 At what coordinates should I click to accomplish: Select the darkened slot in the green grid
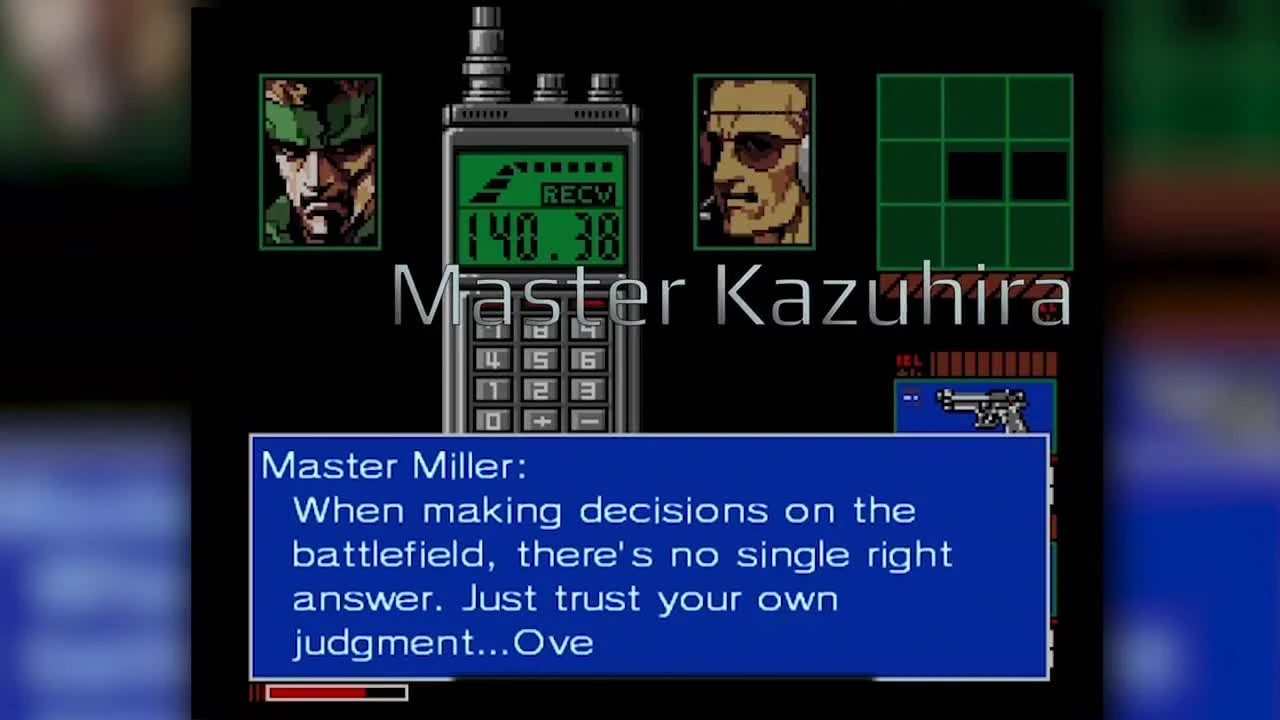tap(975, 175)
